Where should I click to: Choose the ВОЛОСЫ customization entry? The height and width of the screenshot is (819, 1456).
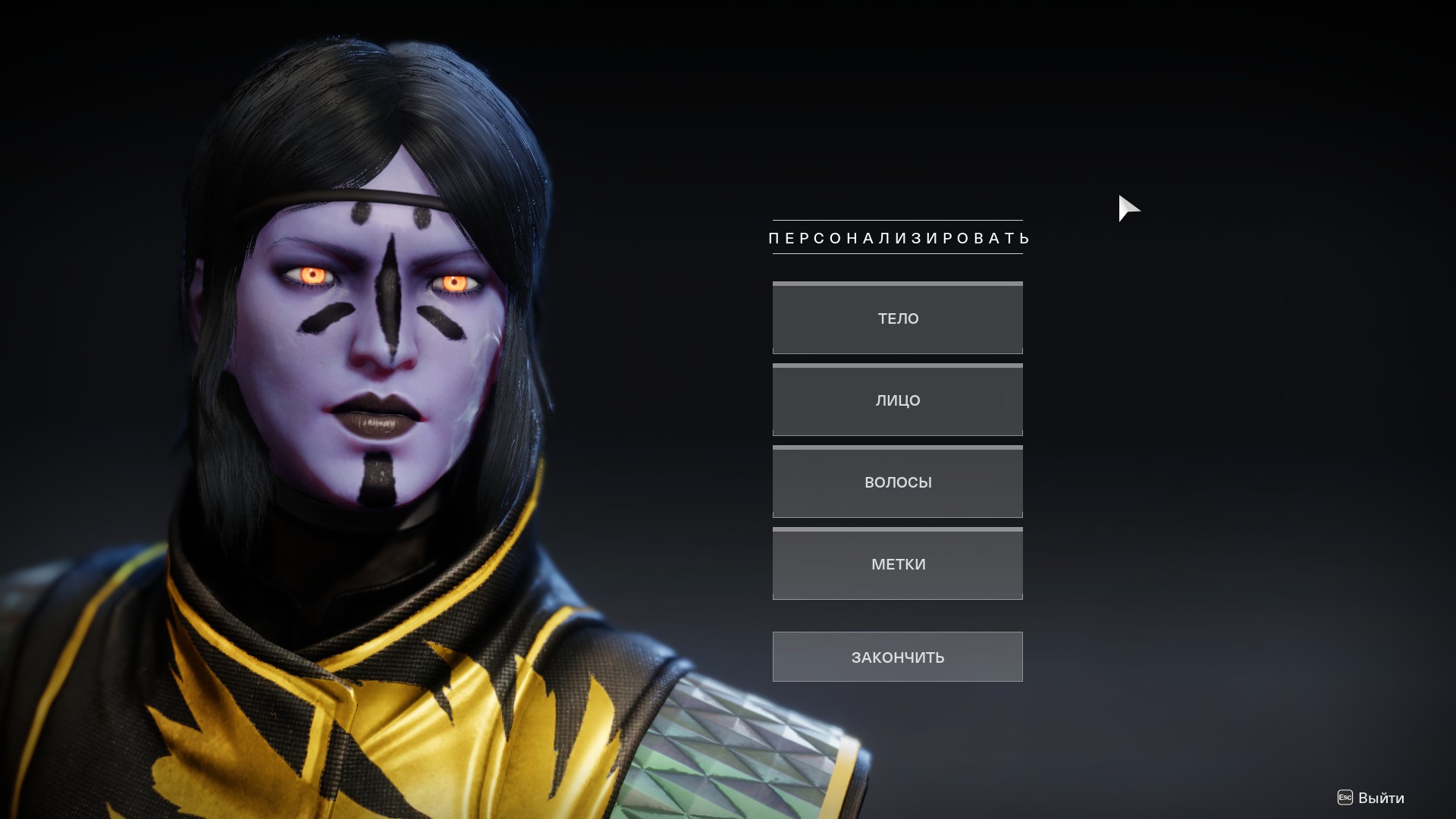tap(897, 482)
